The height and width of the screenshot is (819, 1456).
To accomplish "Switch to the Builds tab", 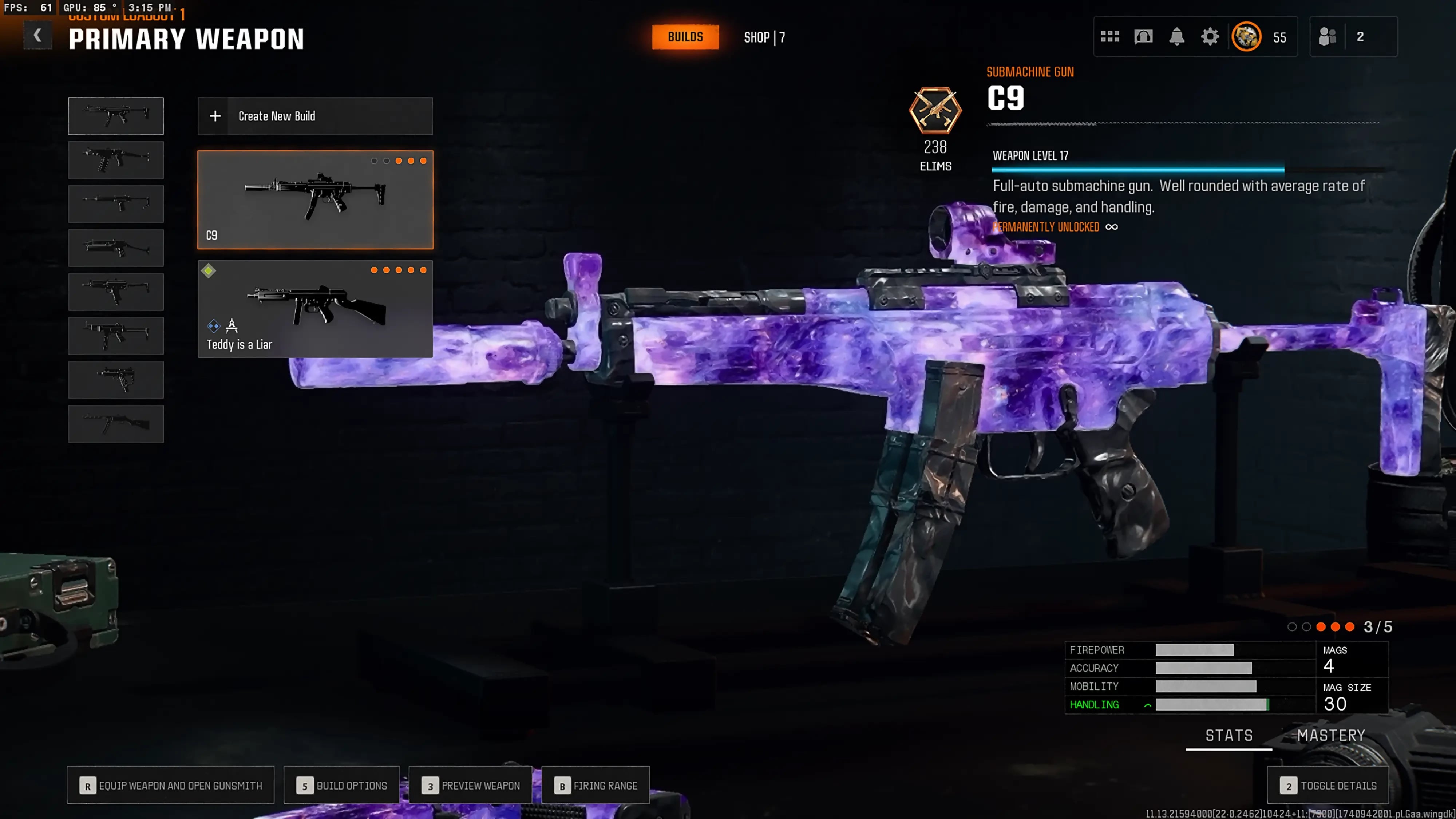I will (x=685, y=37).
